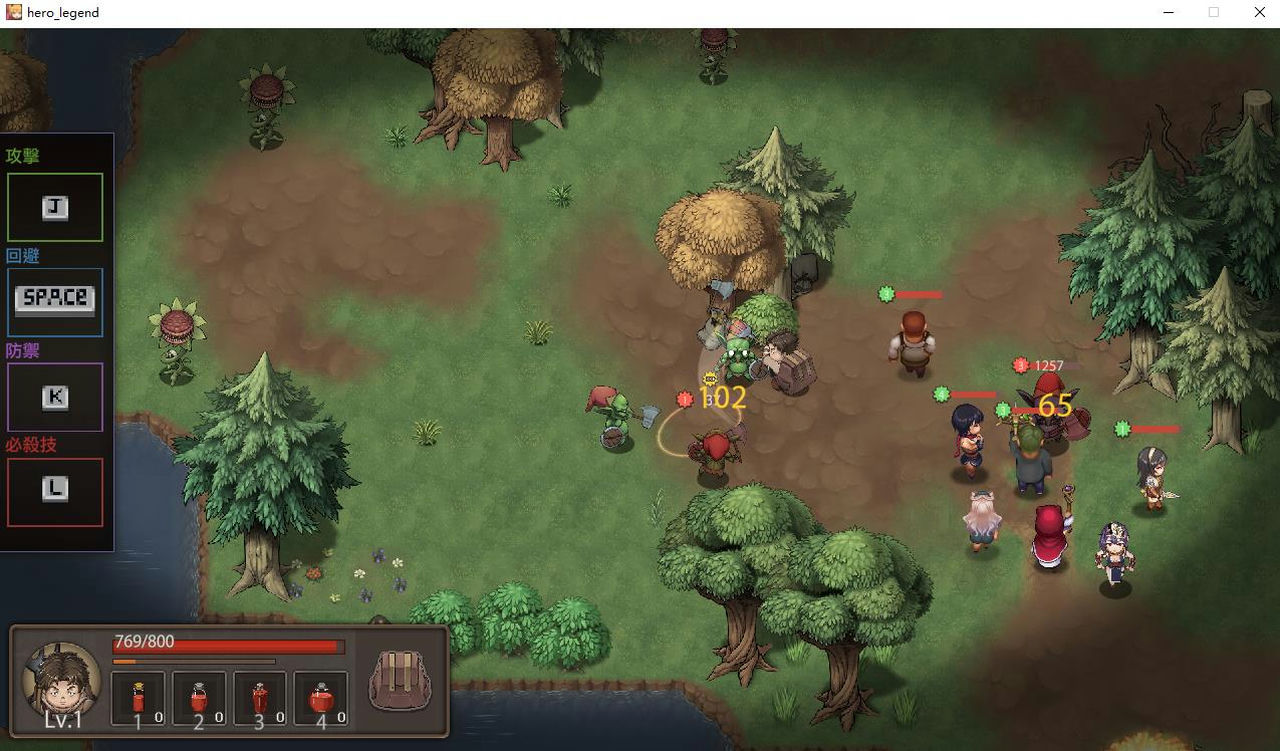Screen dimensions: 1280x751
Task: Click the potion icon in slot 3
Action: pos(260,695)
